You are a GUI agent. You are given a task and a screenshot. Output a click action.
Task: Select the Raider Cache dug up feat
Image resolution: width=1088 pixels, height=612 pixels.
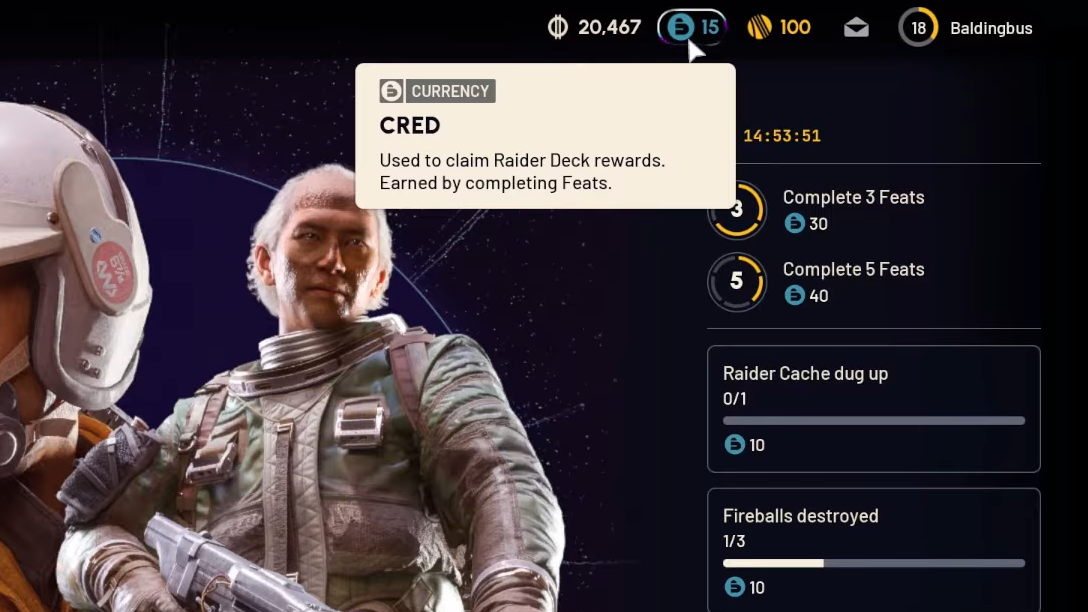pyautogui.click(x=873, y=408)
